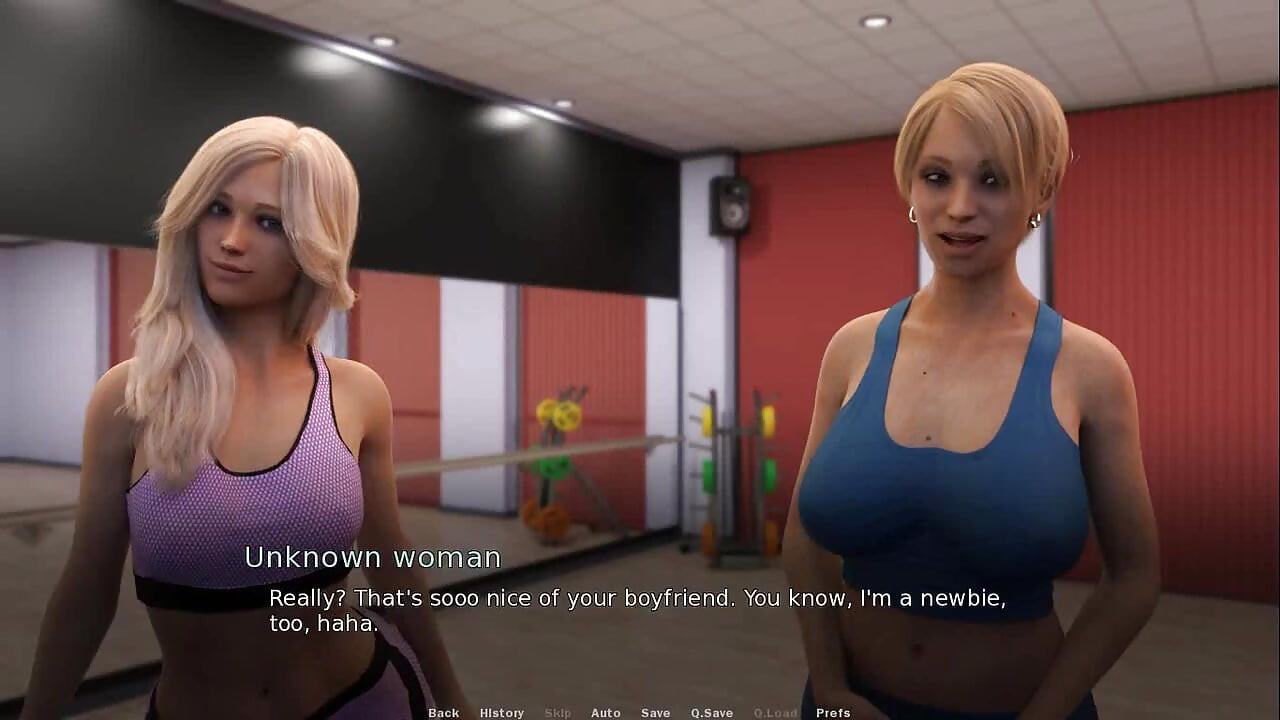Open the dialogue History log

click(501, 713)
